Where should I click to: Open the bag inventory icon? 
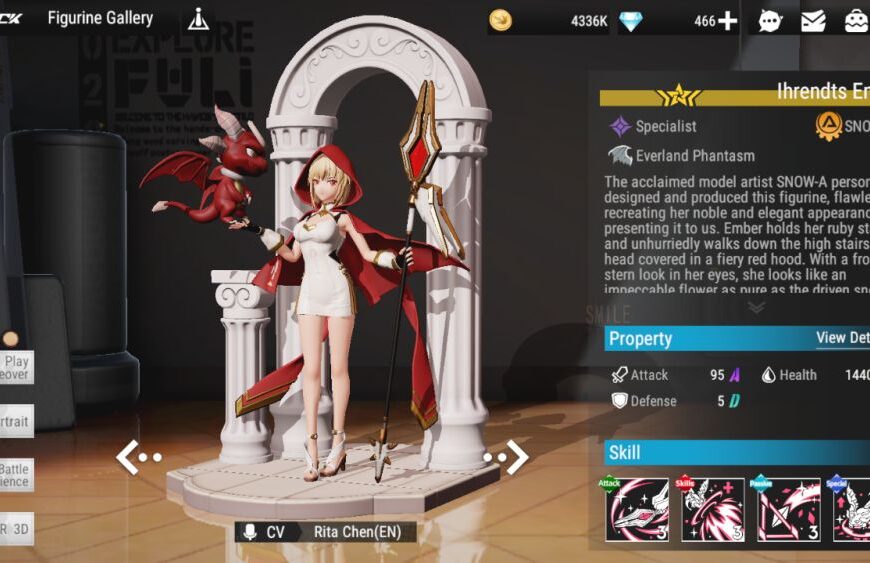pyautogui.click(x=856, y=21)
